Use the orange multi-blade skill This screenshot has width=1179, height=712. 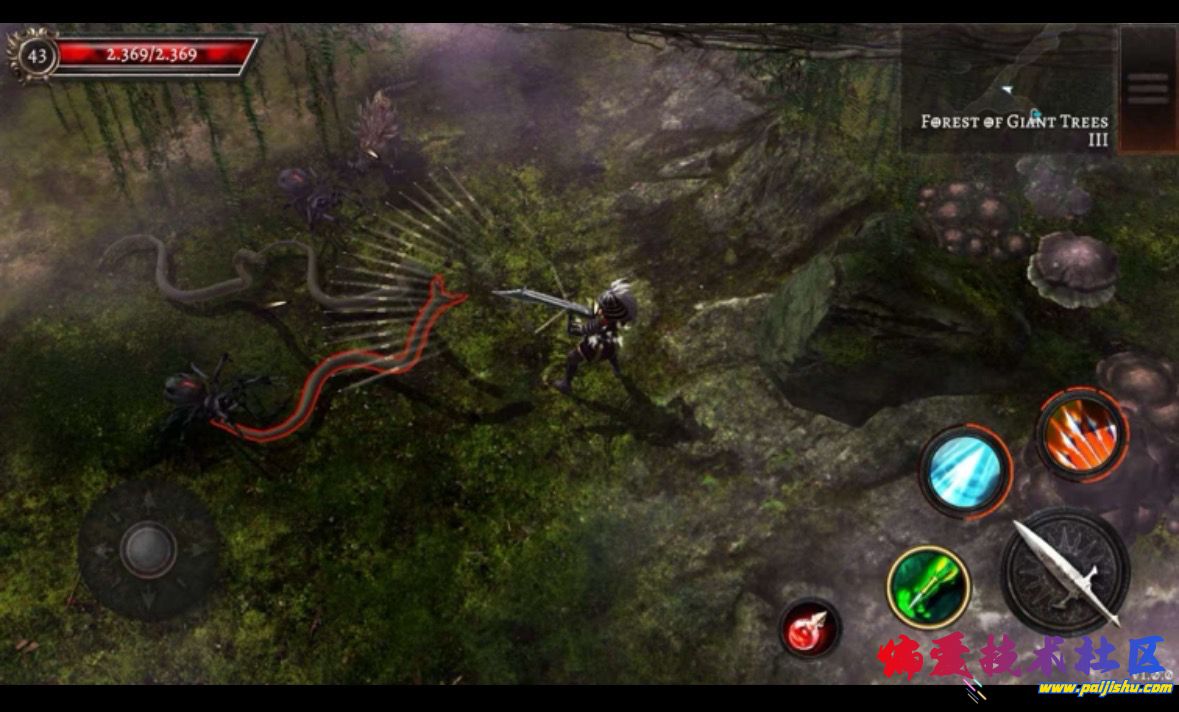pos(1081,433)
